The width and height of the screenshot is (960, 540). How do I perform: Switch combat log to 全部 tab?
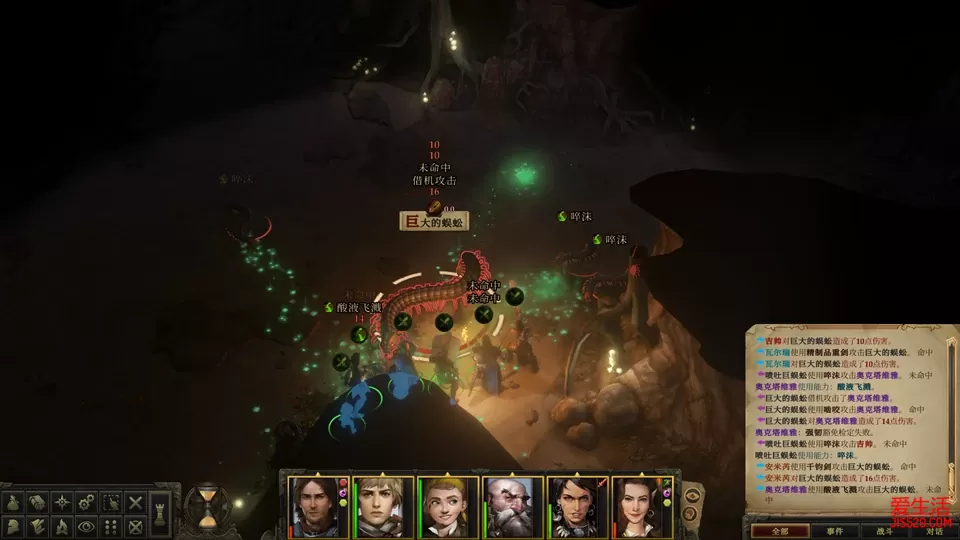(774, 531)
